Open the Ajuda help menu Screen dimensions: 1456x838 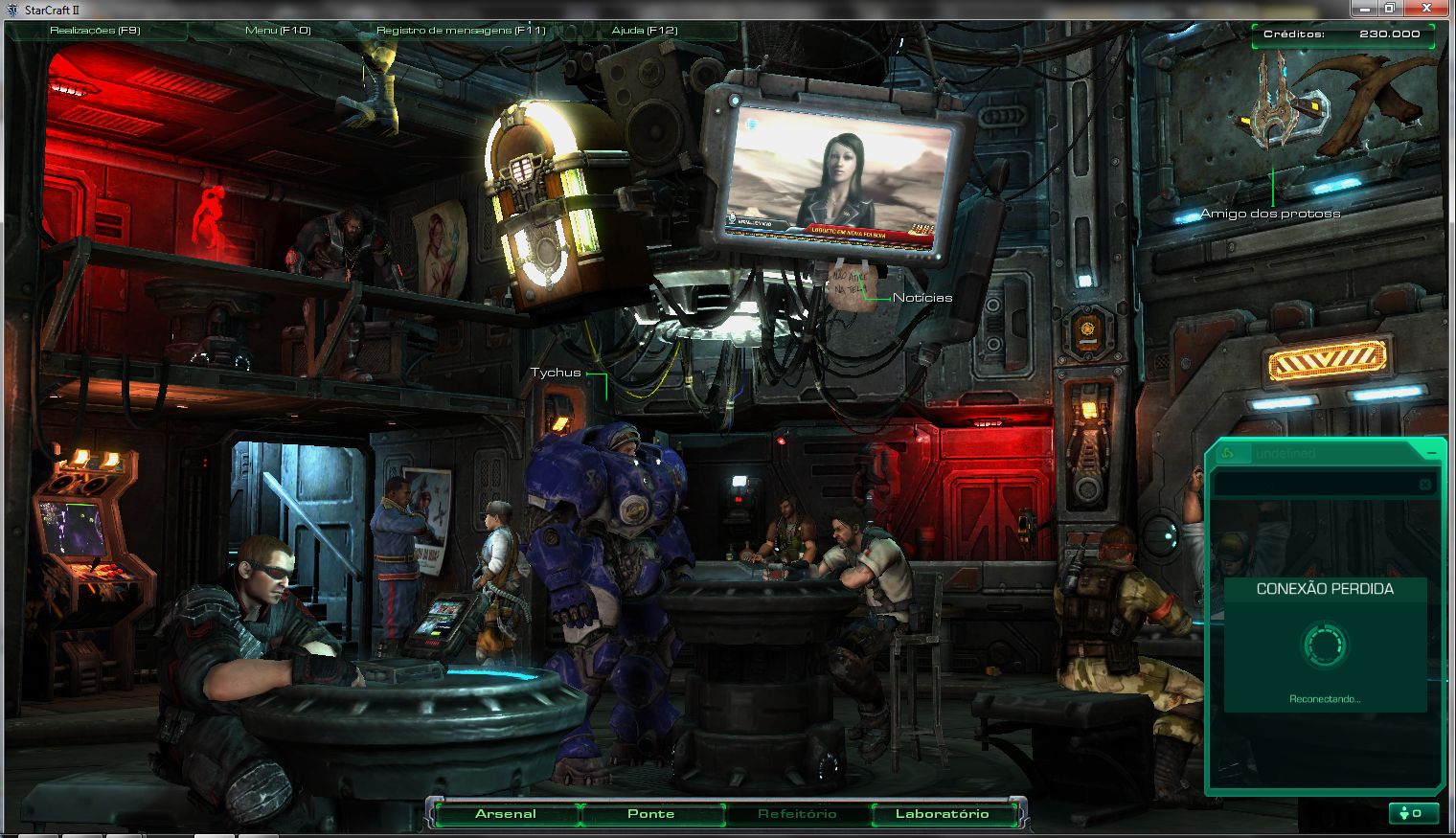pos(645,31)
